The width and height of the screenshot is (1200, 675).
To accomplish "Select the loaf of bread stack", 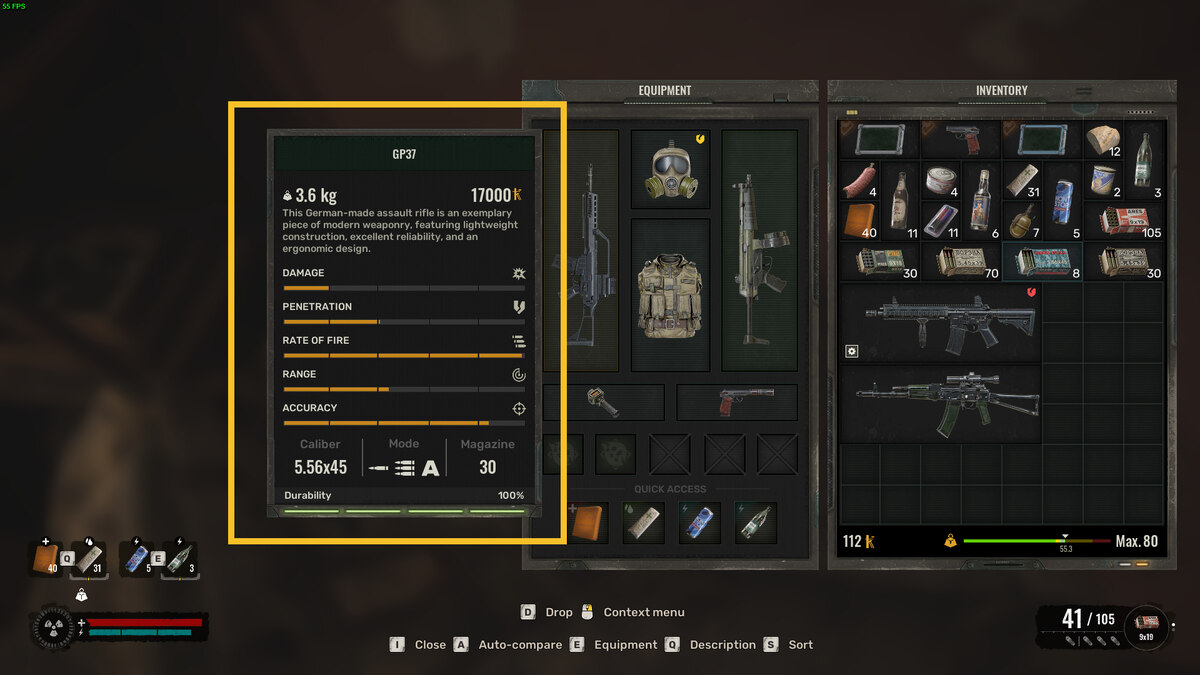I will coord(1103,140).
